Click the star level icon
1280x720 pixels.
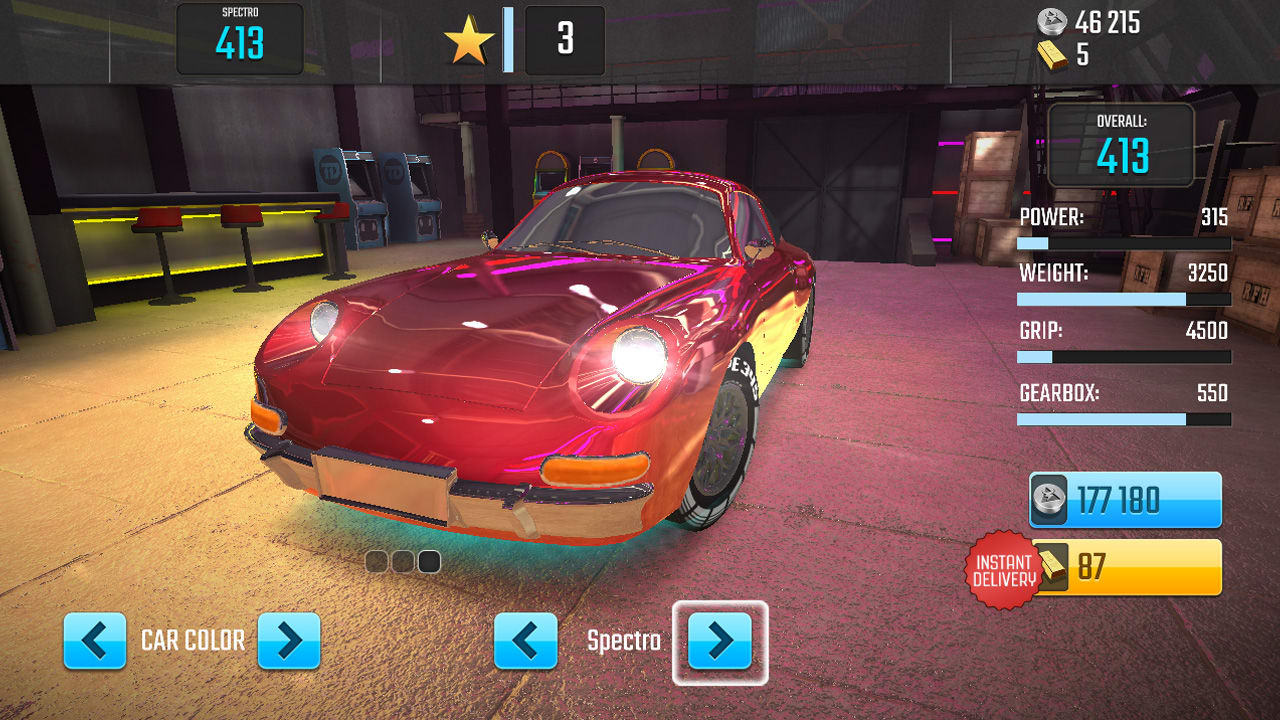(466, 40)
